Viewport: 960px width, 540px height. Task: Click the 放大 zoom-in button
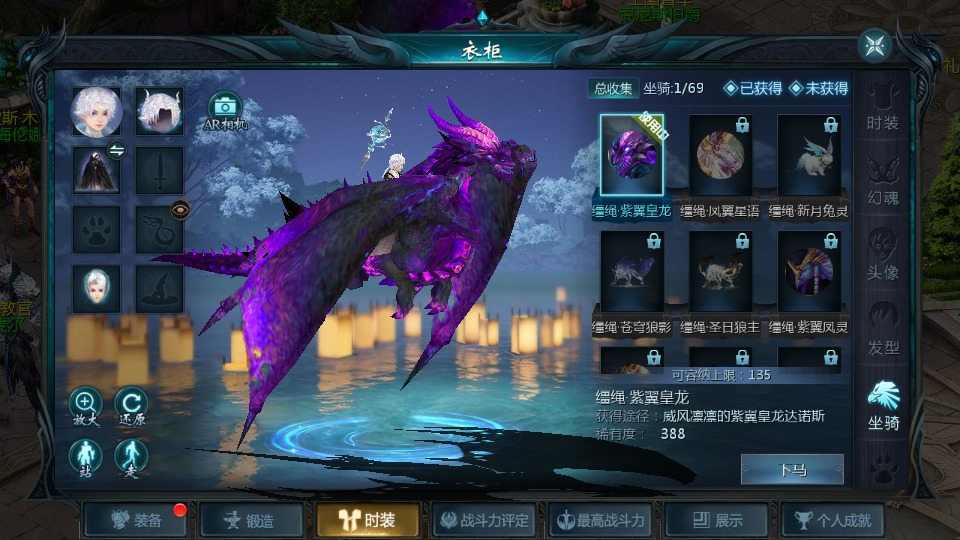pos(86,403)
